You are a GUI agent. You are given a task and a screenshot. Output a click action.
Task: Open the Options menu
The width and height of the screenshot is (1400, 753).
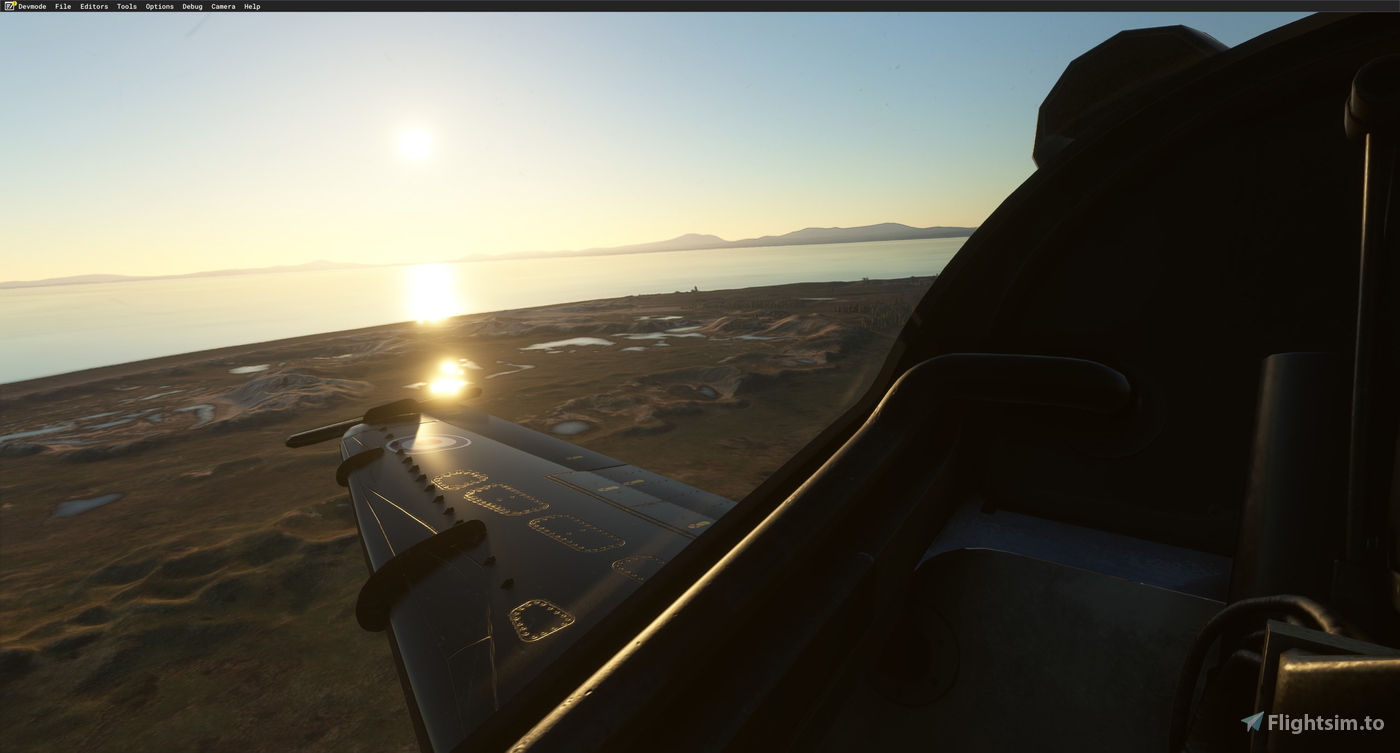158,6
